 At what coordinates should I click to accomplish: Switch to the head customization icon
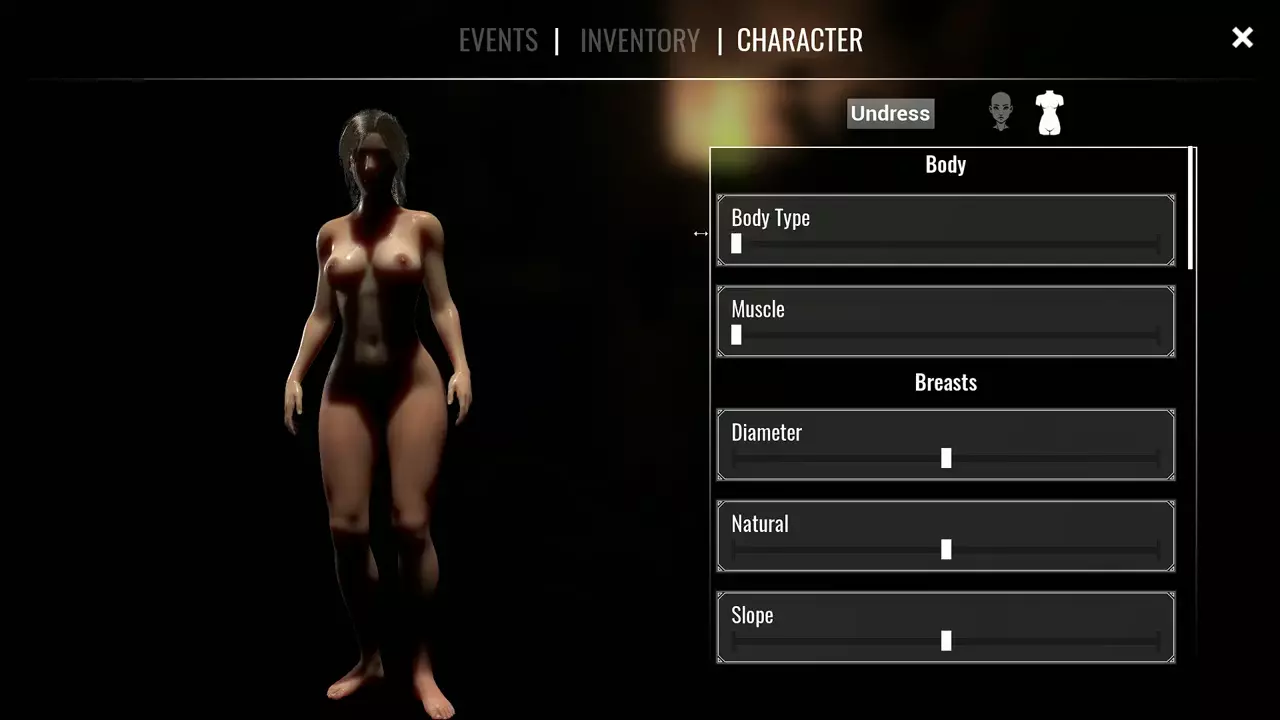1000,112
